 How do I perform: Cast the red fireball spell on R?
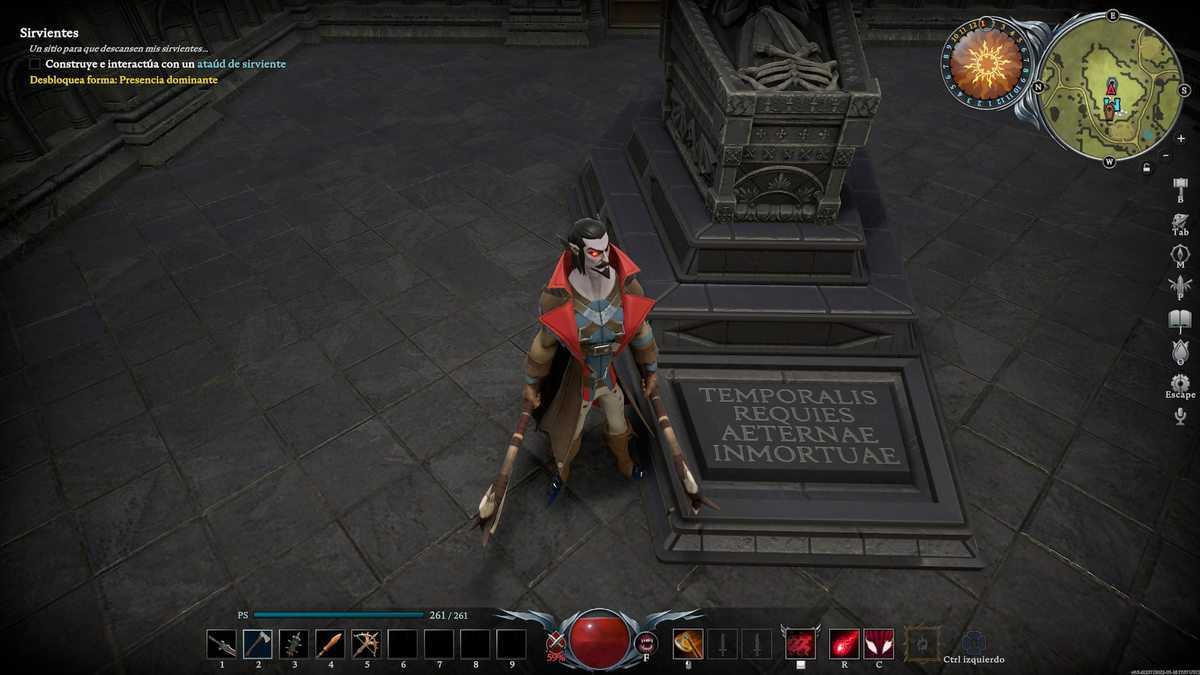[845, 643]
